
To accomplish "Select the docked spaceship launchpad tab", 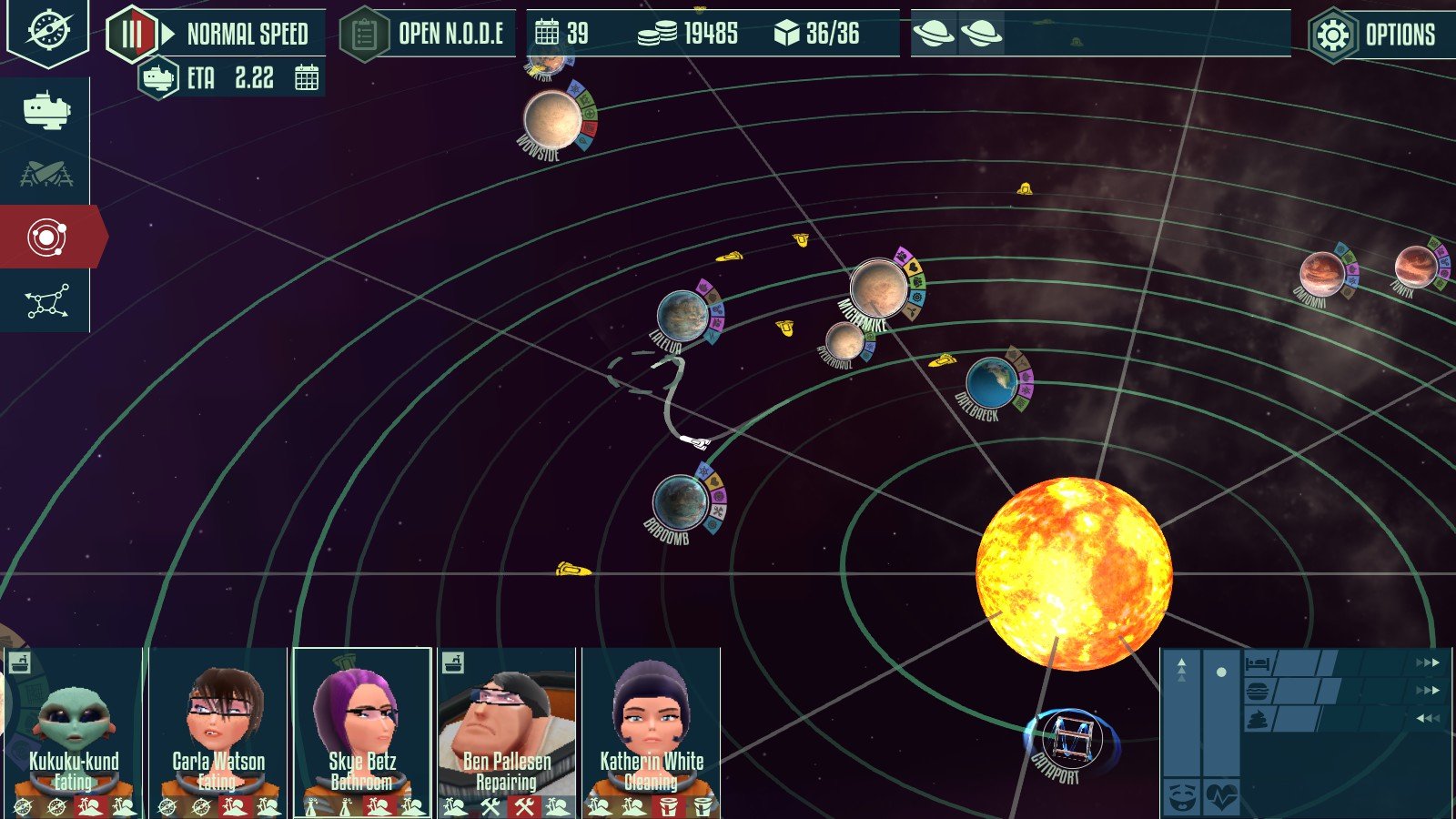I will (45, 173).
